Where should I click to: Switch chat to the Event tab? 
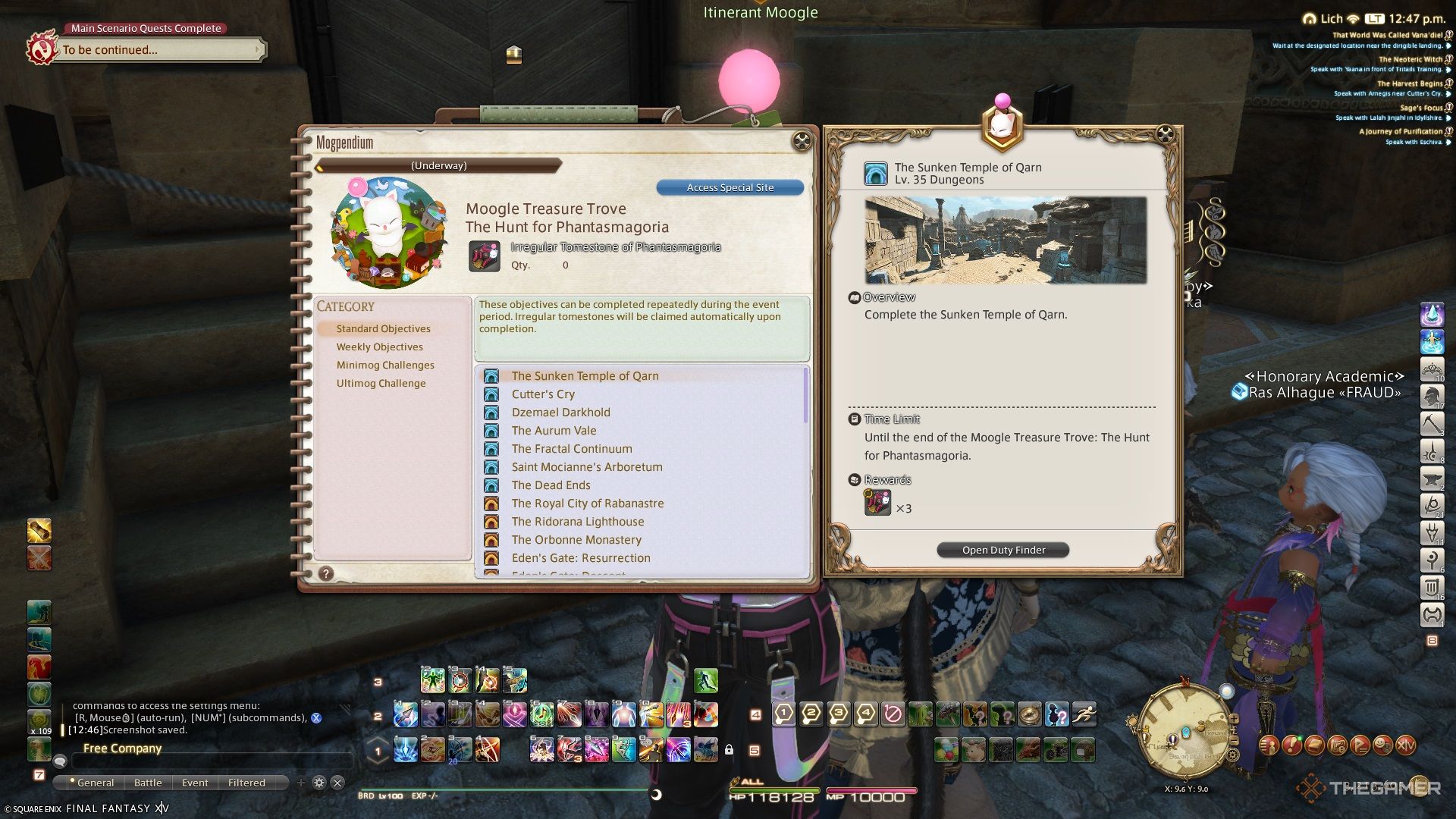(195, 783)
